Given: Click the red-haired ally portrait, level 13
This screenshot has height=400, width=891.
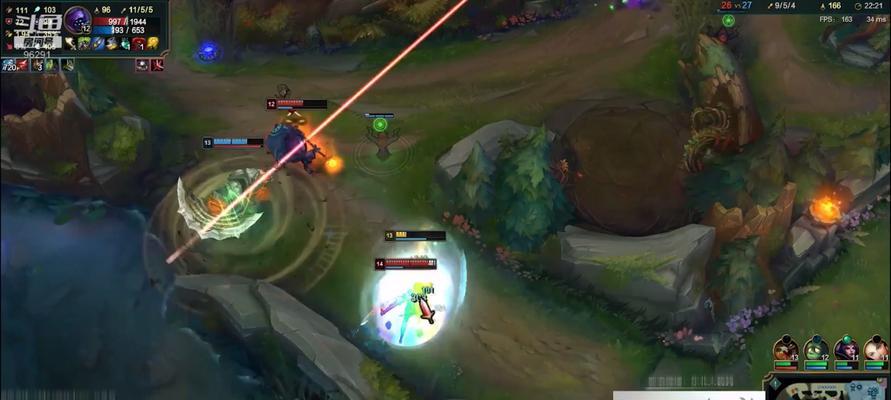Looking at the screenshot, I should 788,348.
